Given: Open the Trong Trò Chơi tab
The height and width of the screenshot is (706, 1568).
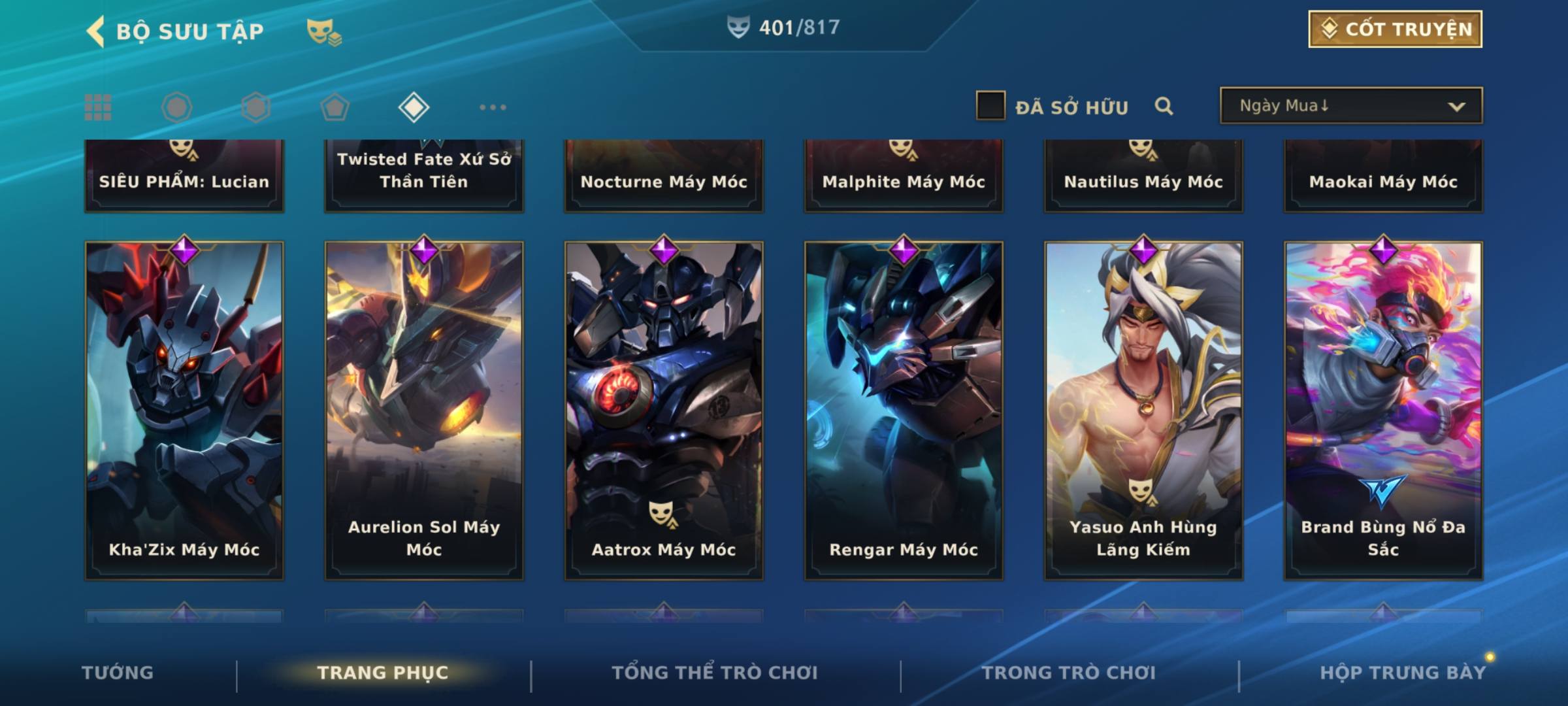Looking at the screenshot, I should coord(1069,673).
